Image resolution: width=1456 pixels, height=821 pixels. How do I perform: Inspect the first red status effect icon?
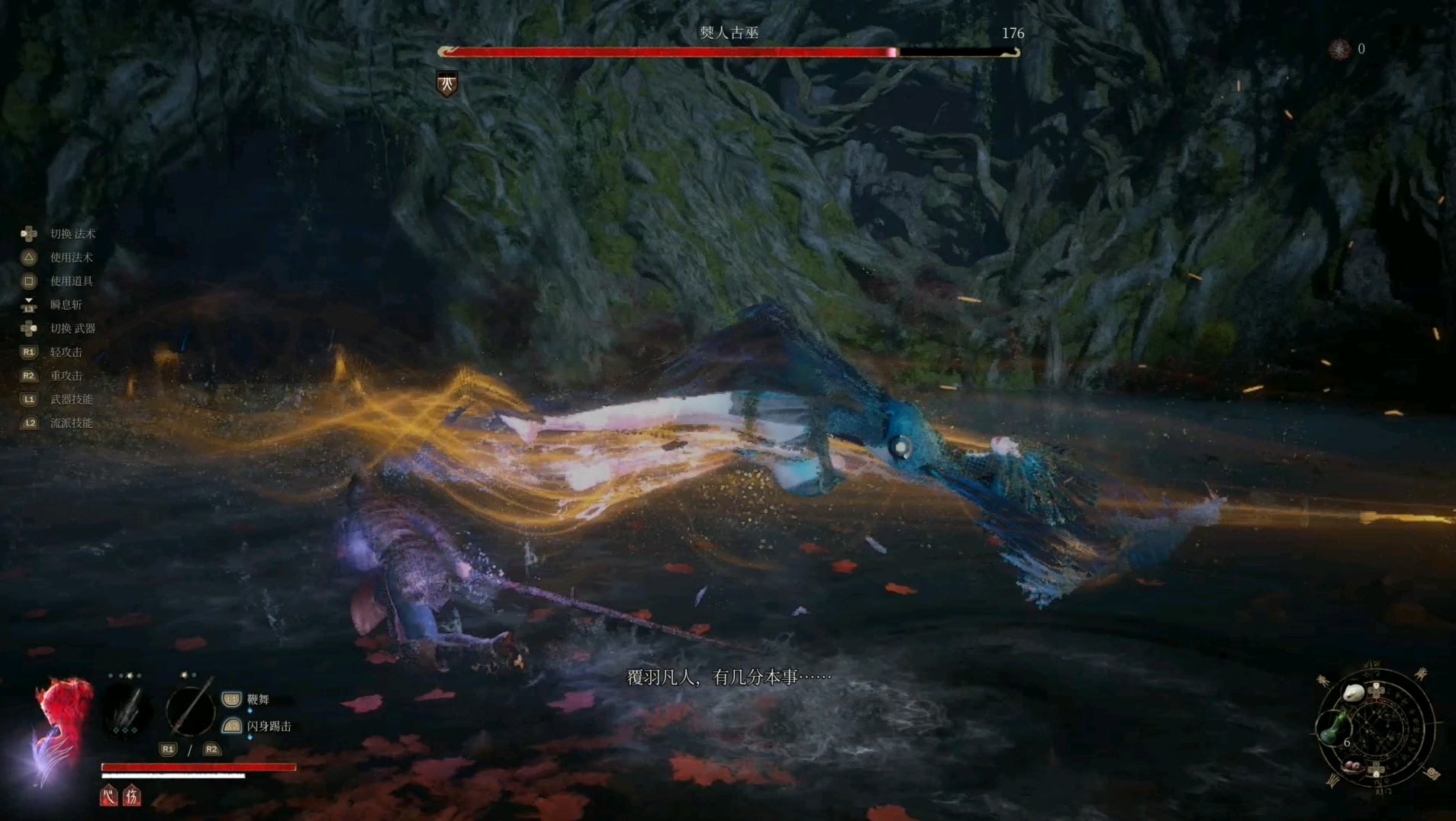[108, 797]
